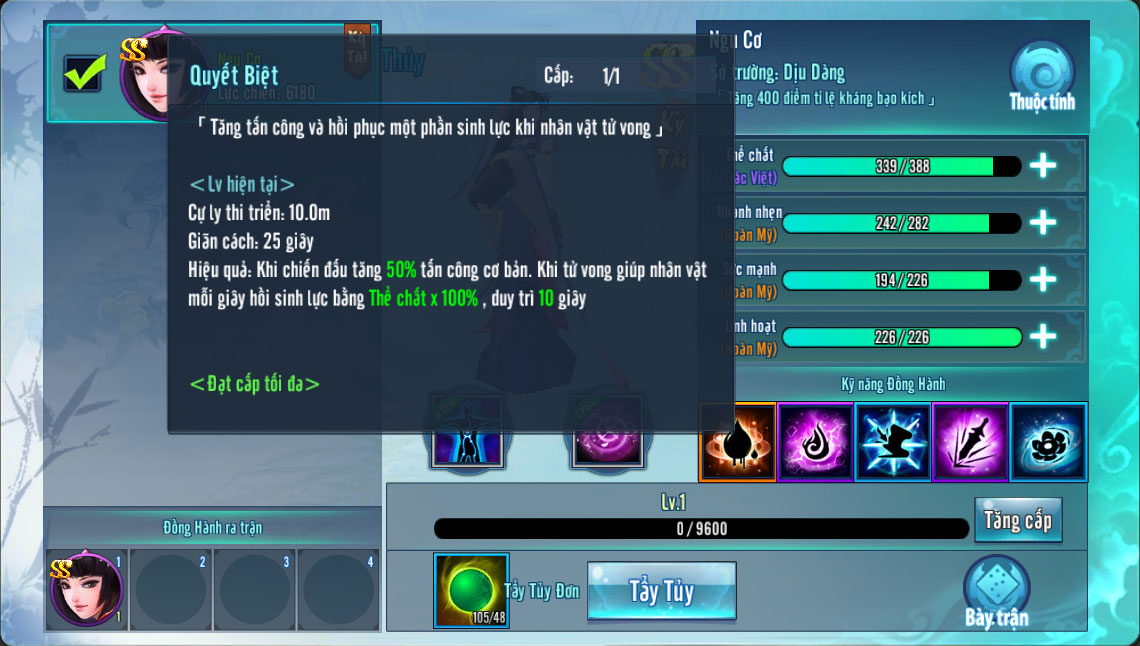Tap the plus next to Linh hoạt
Image resolution: width=1140 pixels, height=646 pixels.
(1043, 337)
